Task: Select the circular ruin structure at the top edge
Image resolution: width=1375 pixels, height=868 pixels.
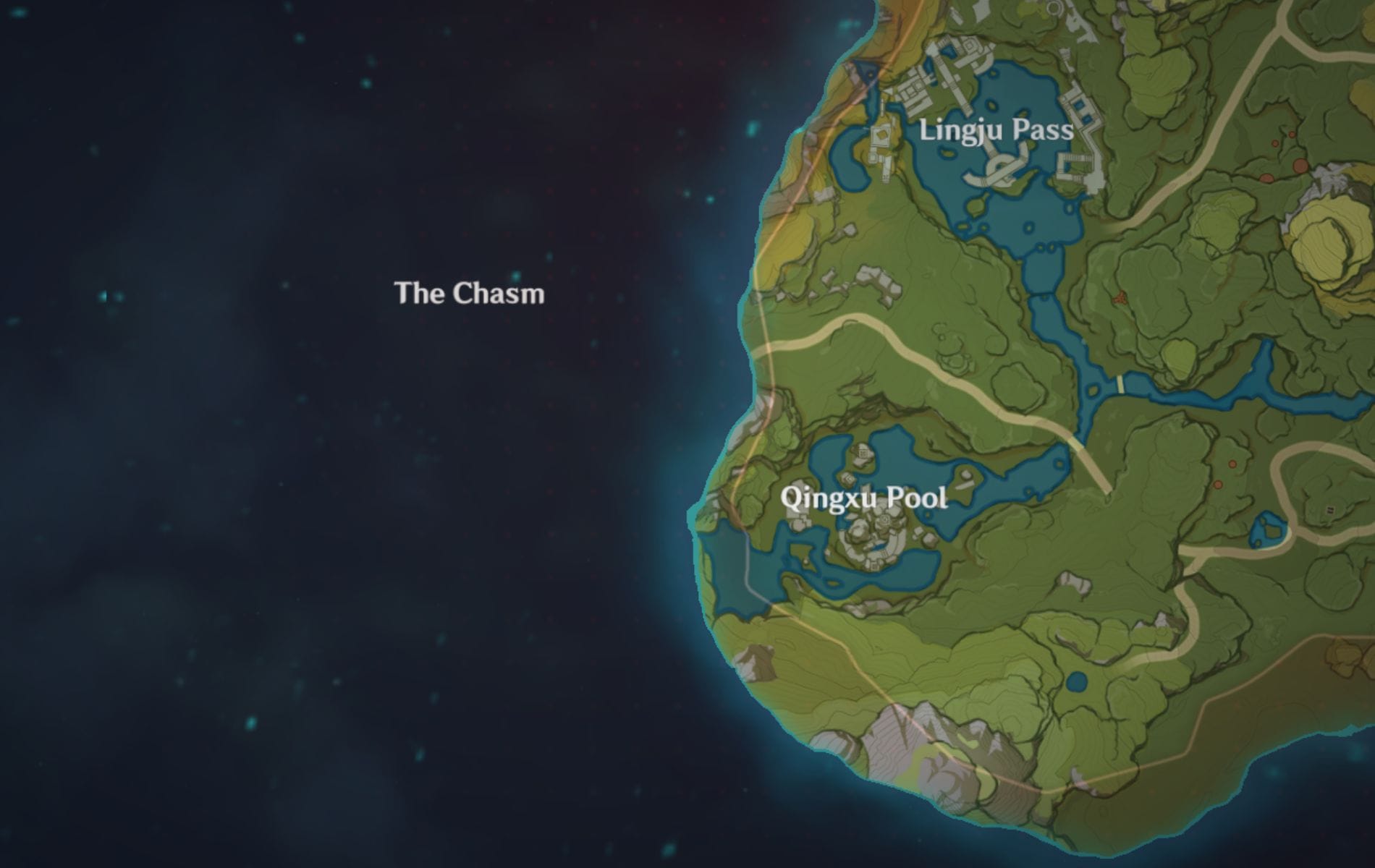Action: (x=1053, y=8)
